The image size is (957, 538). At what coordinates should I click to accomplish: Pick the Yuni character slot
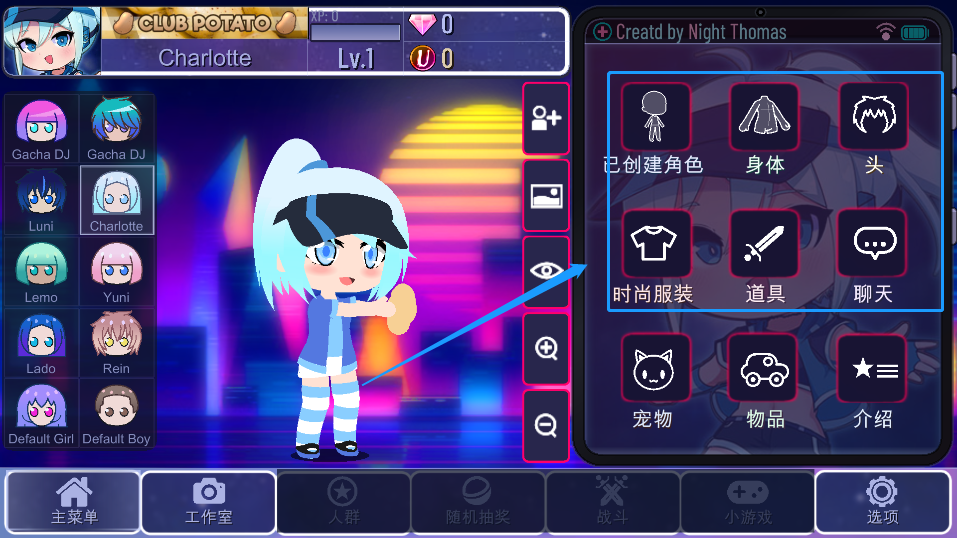click(x=116, y=271)
